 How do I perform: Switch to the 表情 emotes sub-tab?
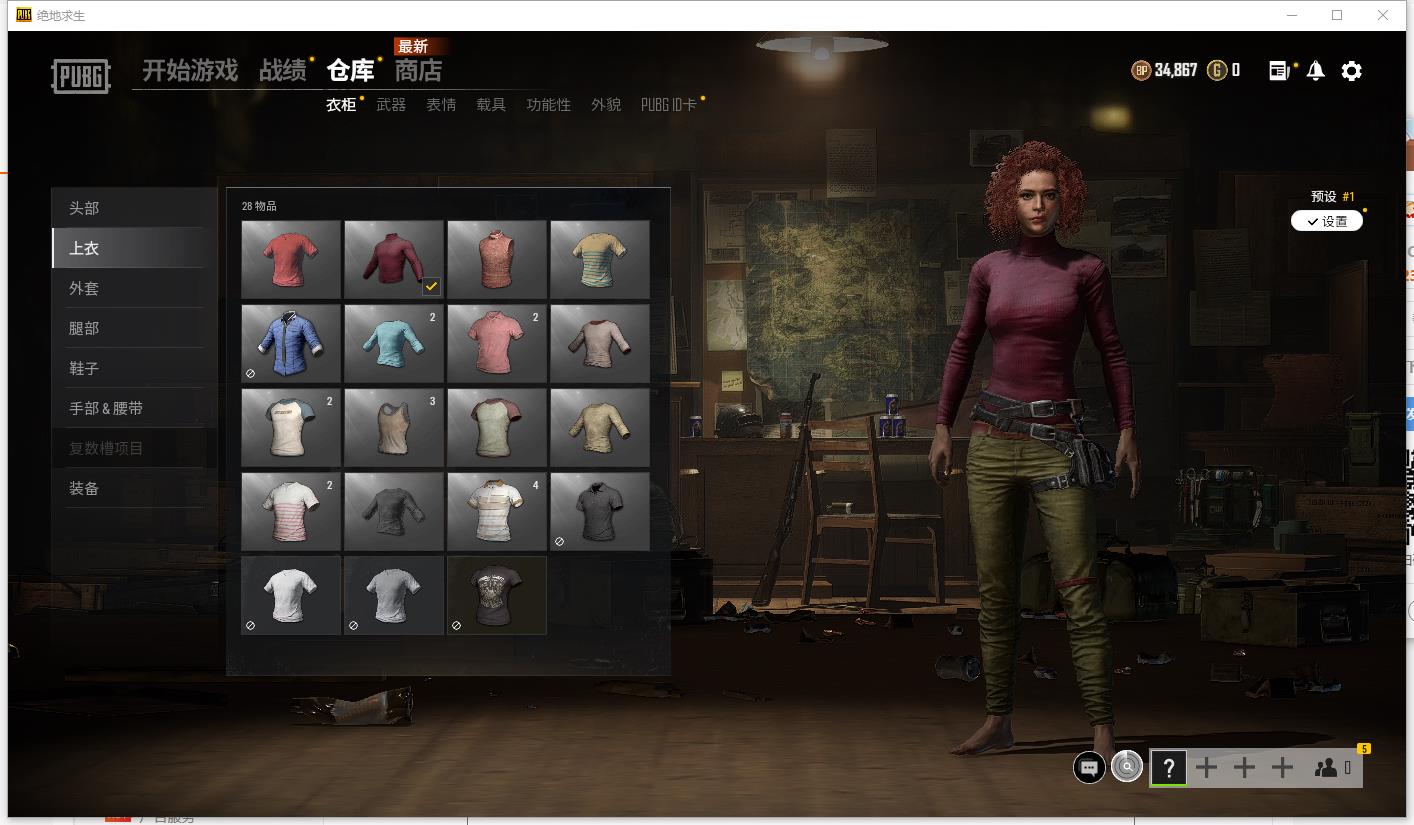pyautogui.click(x=441, y=105)
